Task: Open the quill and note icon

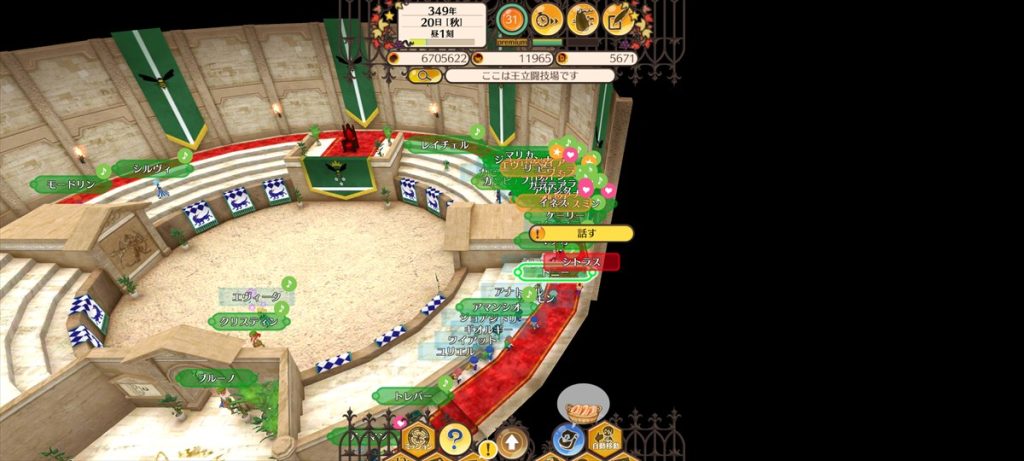Action: coord(619,18)
